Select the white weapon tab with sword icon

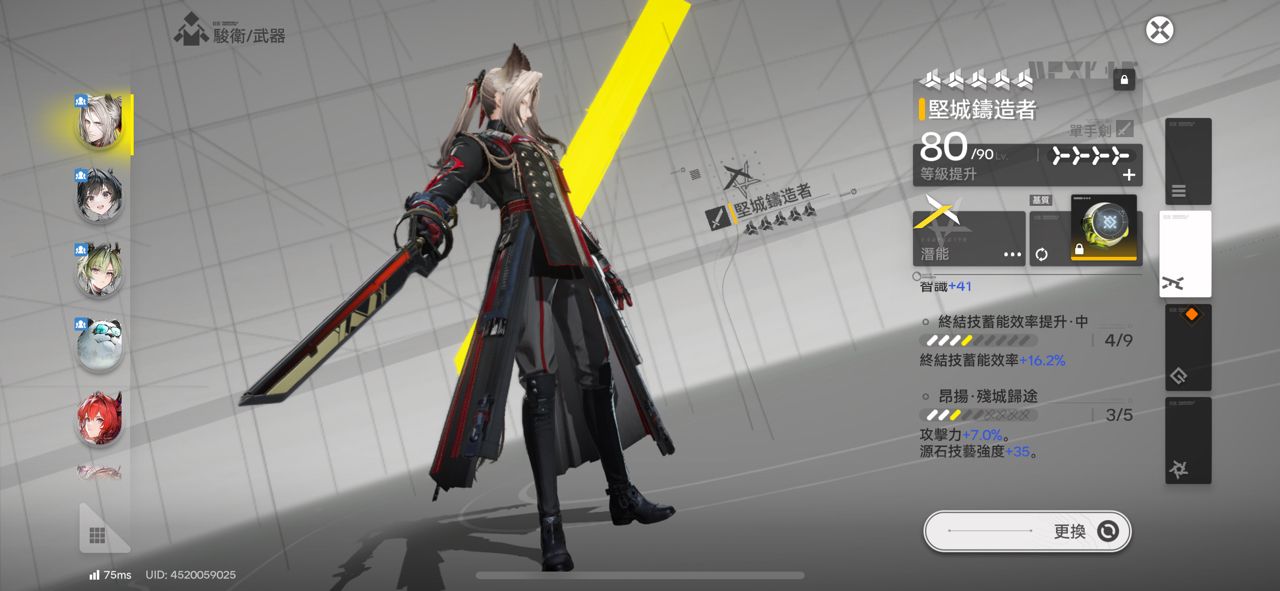[1186, 254]
